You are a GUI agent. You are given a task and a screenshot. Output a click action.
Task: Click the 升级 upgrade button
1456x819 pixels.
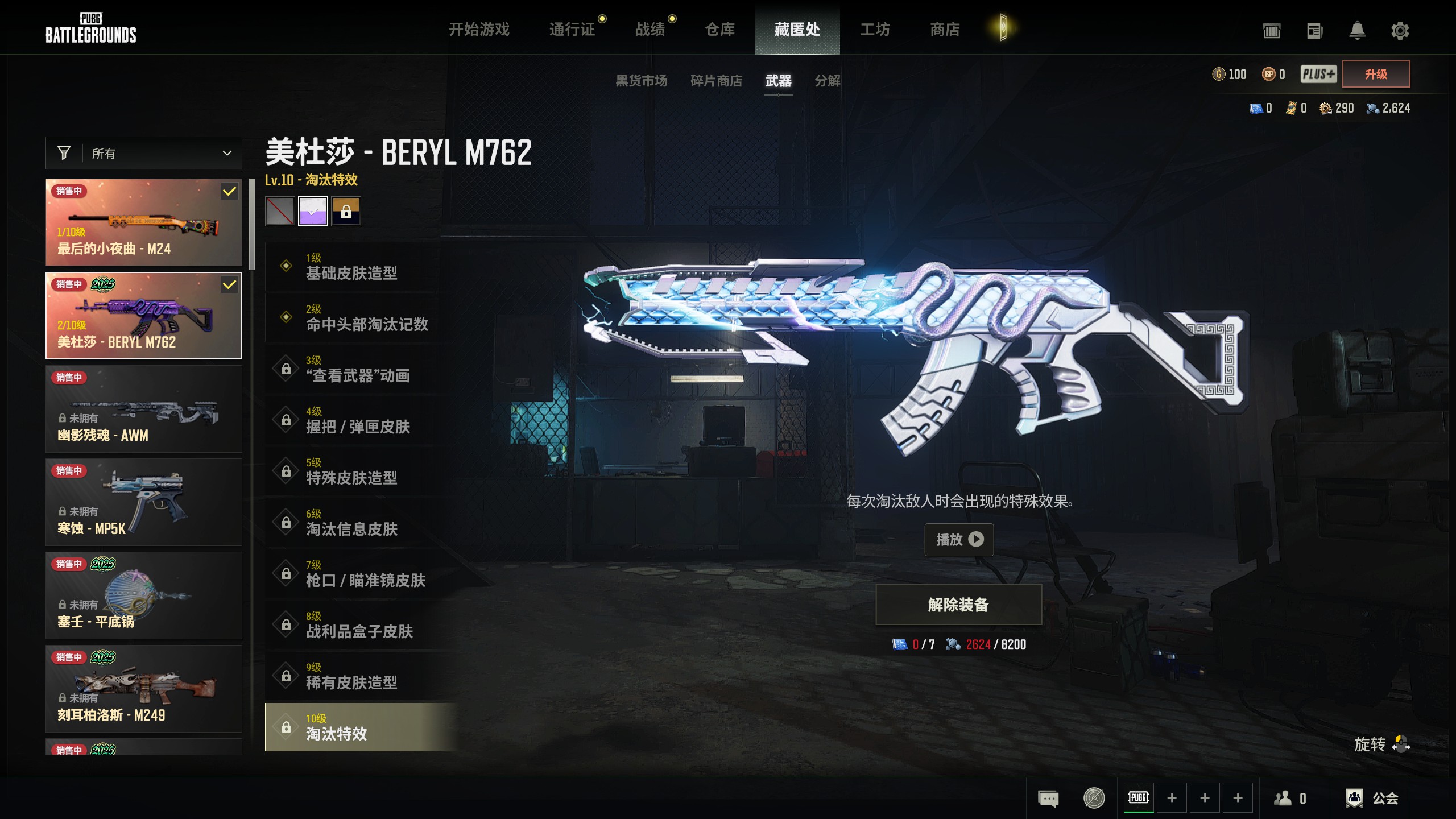click(1376, 74)
